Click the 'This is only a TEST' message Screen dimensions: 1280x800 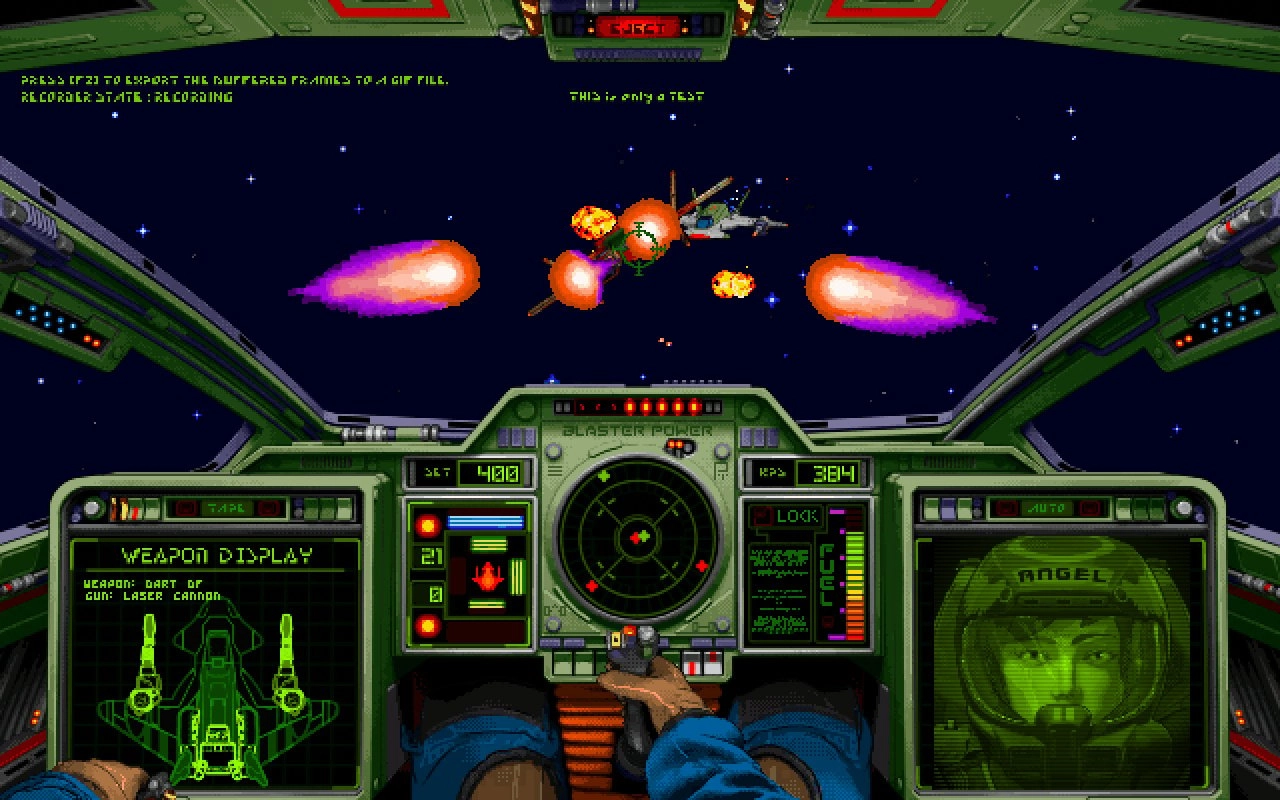[636, 96]
